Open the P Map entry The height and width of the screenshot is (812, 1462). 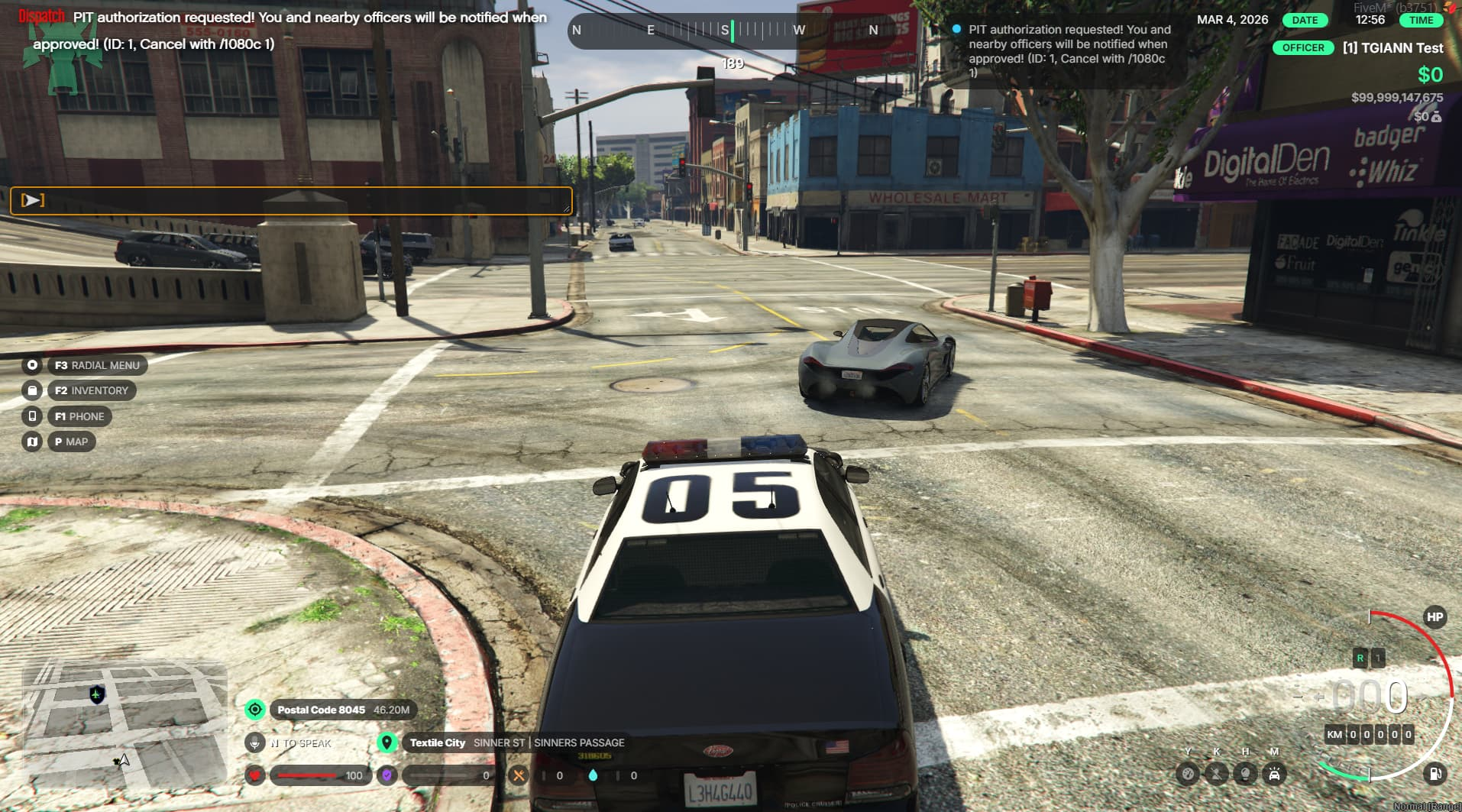tap(71, 442)
